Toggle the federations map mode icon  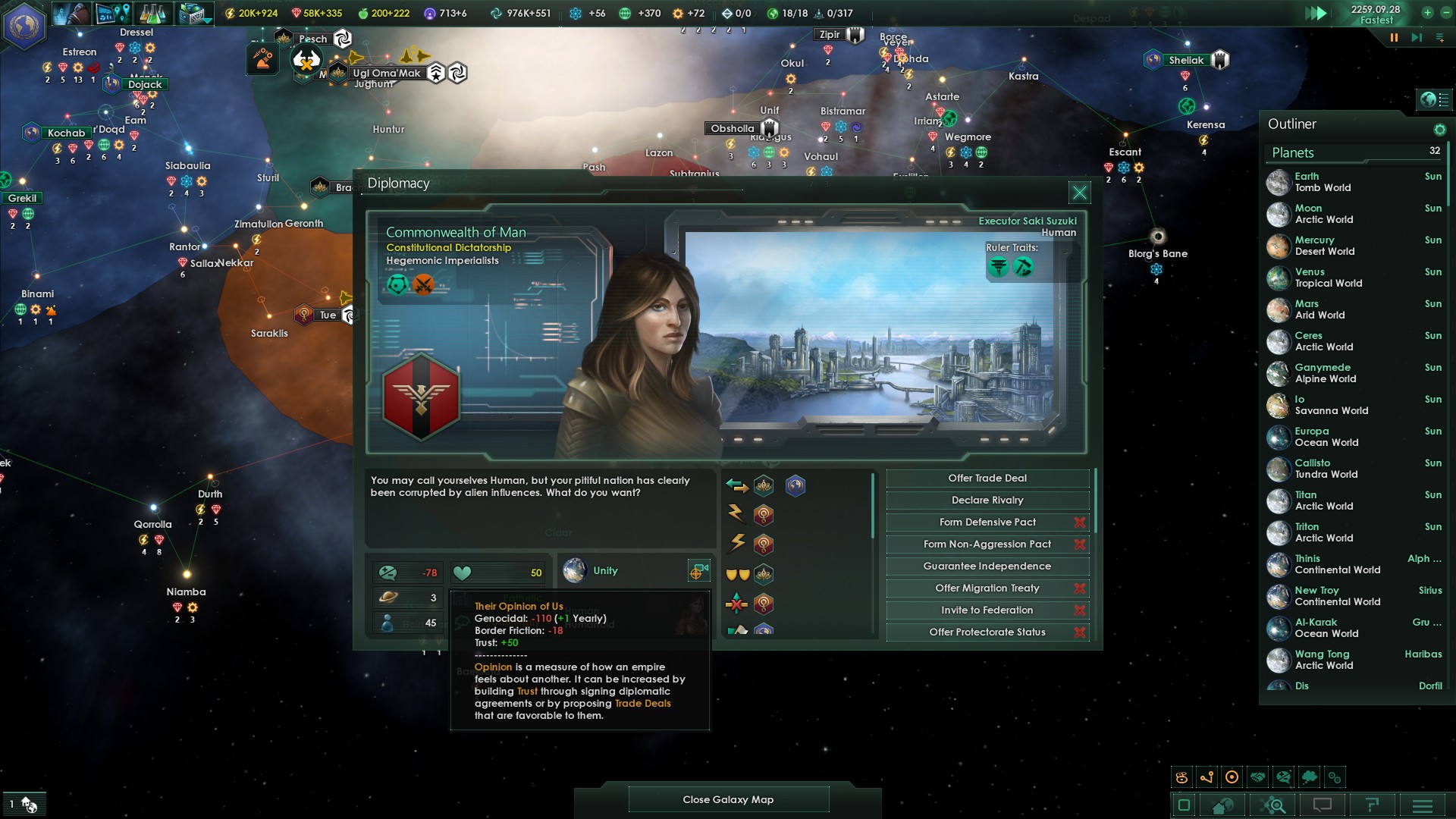[1335, 776]
